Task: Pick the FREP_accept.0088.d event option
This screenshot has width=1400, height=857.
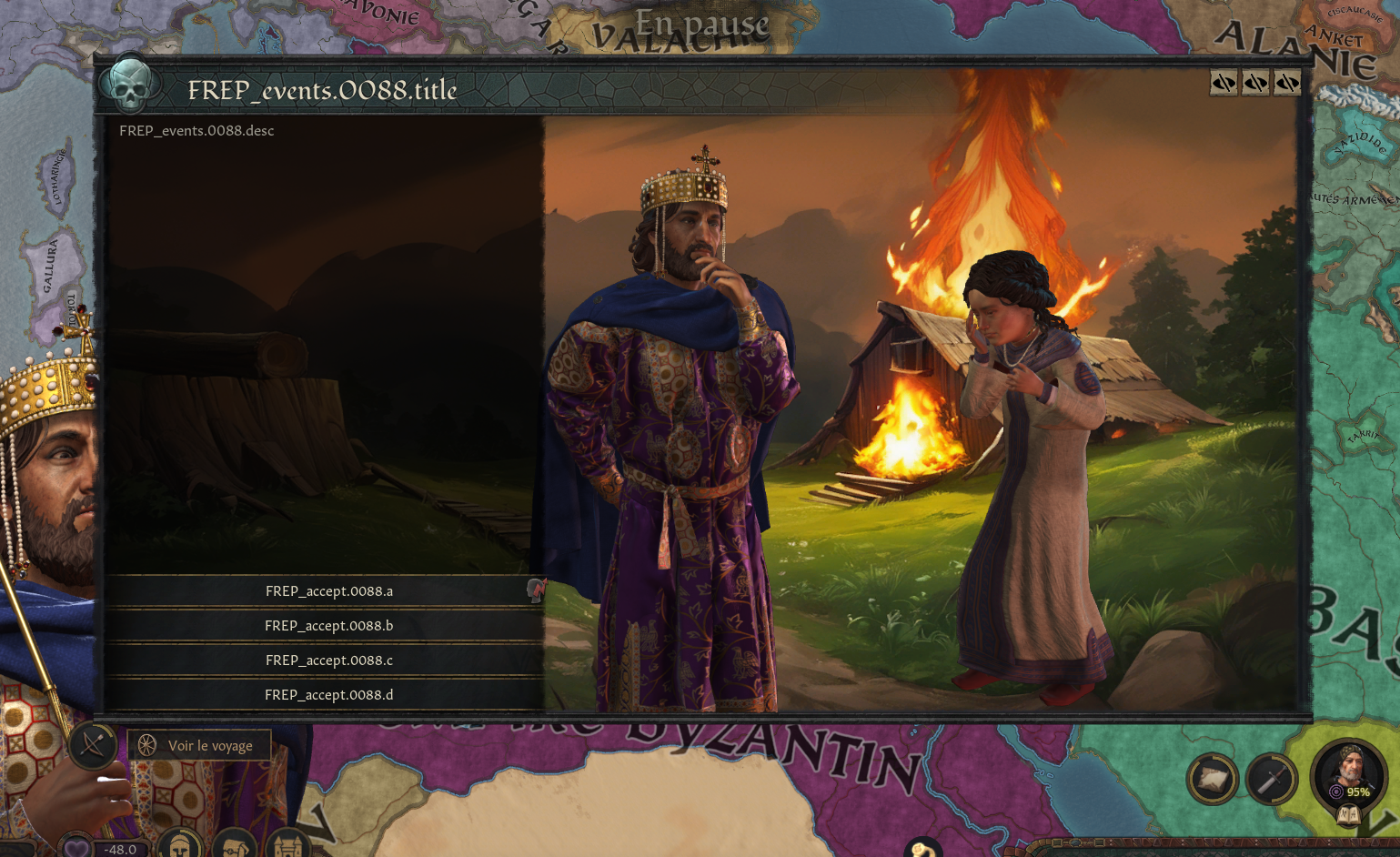Action: click(328, 695)
